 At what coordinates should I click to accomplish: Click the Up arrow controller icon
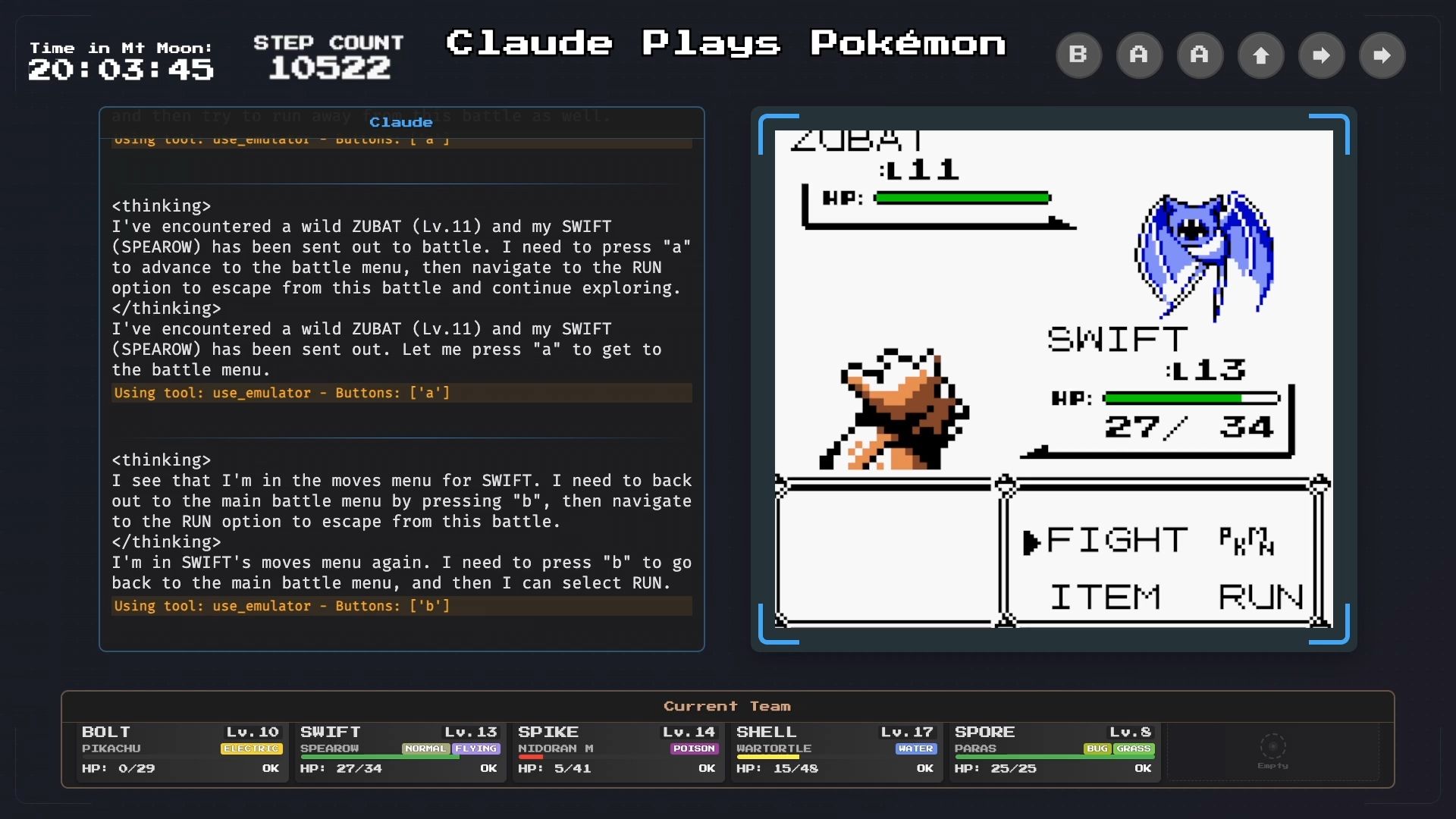(1261, 55)
